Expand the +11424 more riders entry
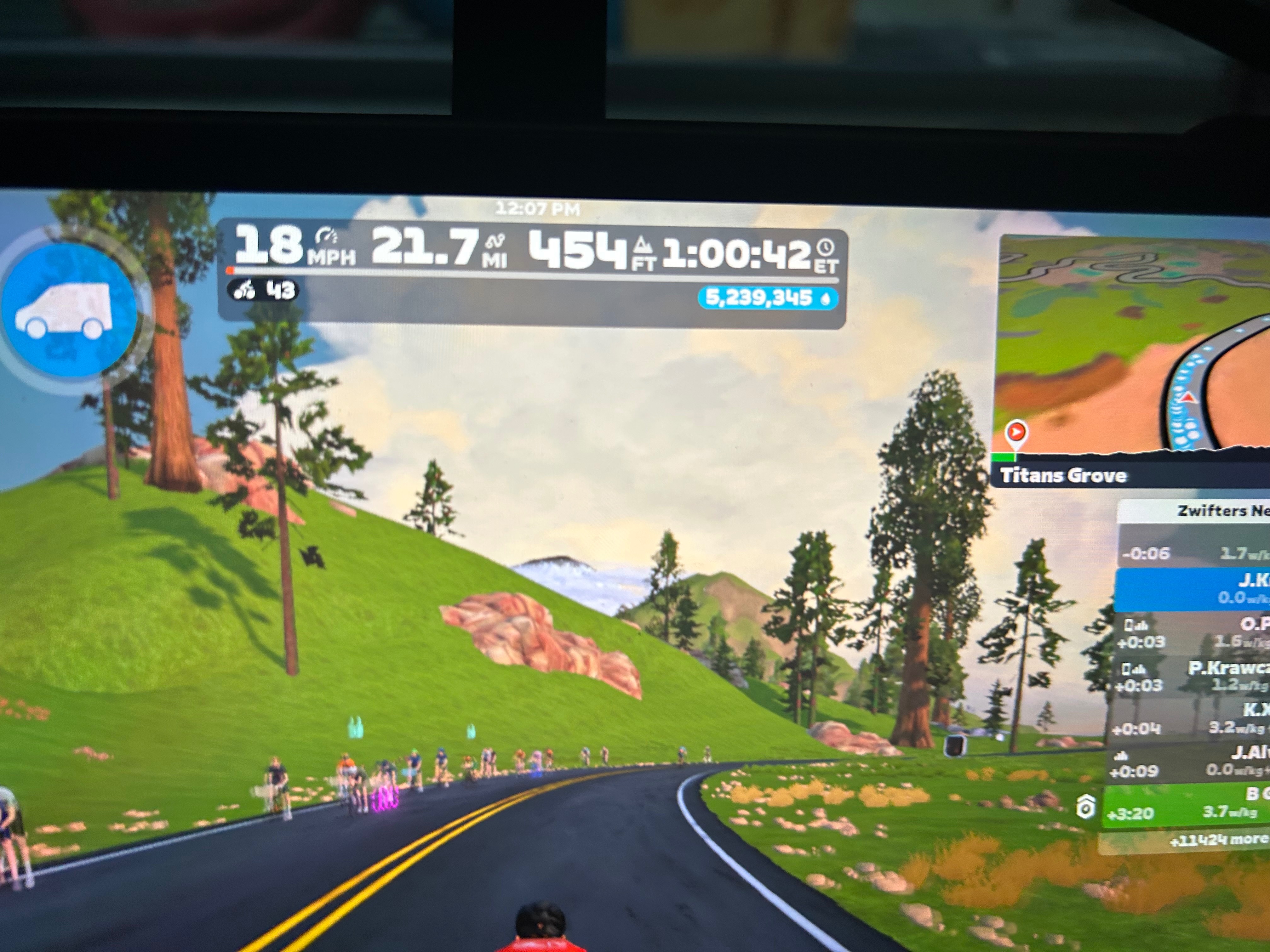 (1211, 841)
